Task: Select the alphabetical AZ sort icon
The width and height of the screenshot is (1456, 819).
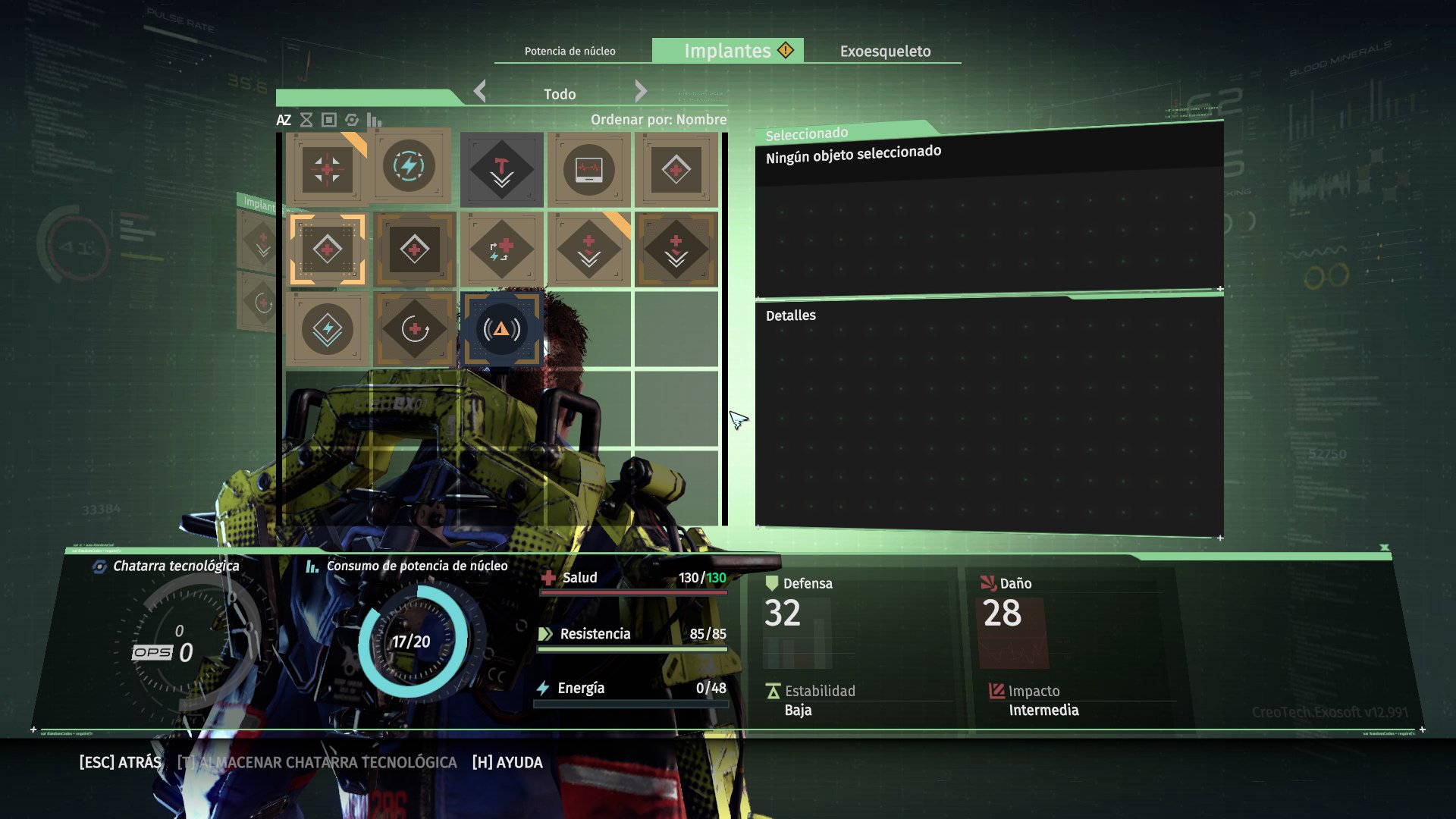Action: point(284,119)
